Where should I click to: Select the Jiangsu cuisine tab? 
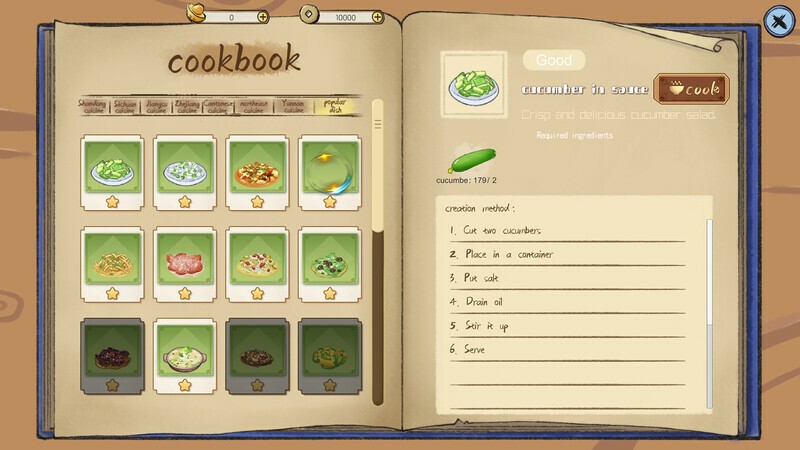[157, 106]
